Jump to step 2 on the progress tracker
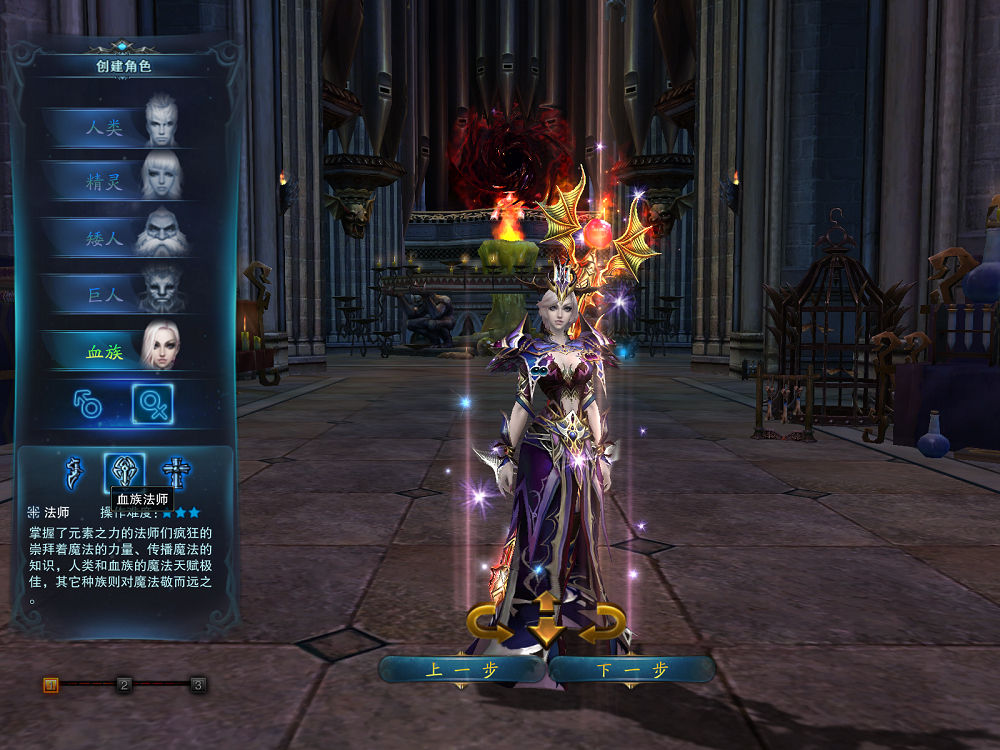 124,685
